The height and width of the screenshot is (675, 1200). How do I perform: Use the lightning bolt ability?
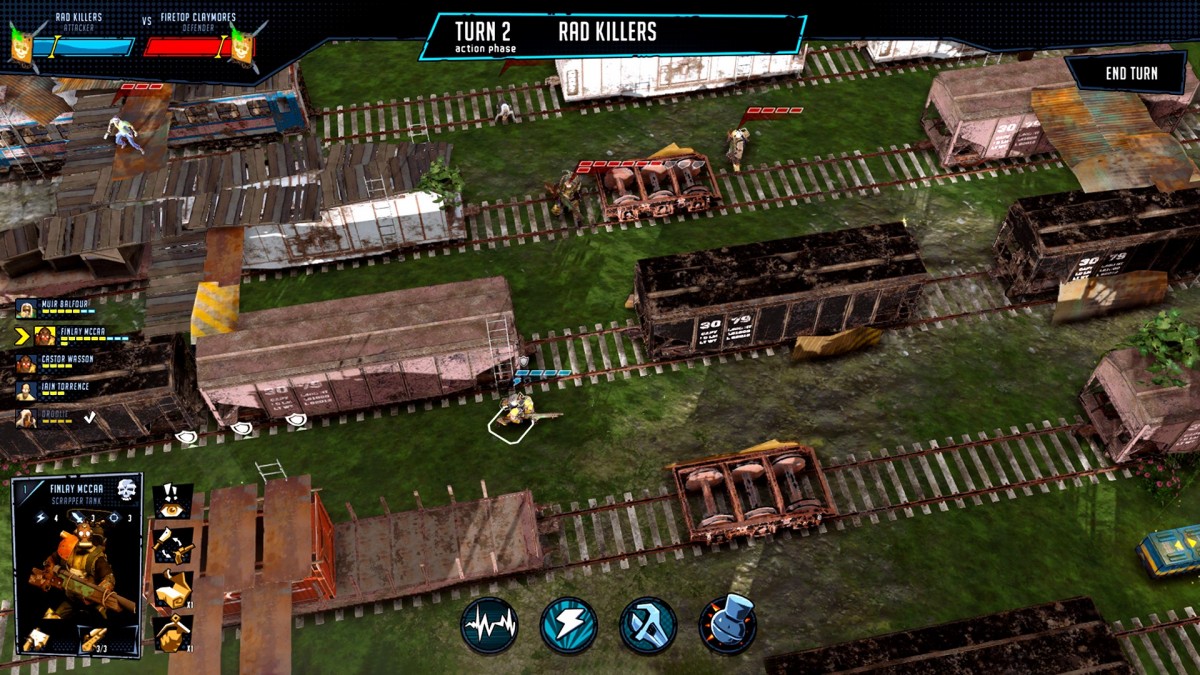pyautogui.click(x=568, y=625)
